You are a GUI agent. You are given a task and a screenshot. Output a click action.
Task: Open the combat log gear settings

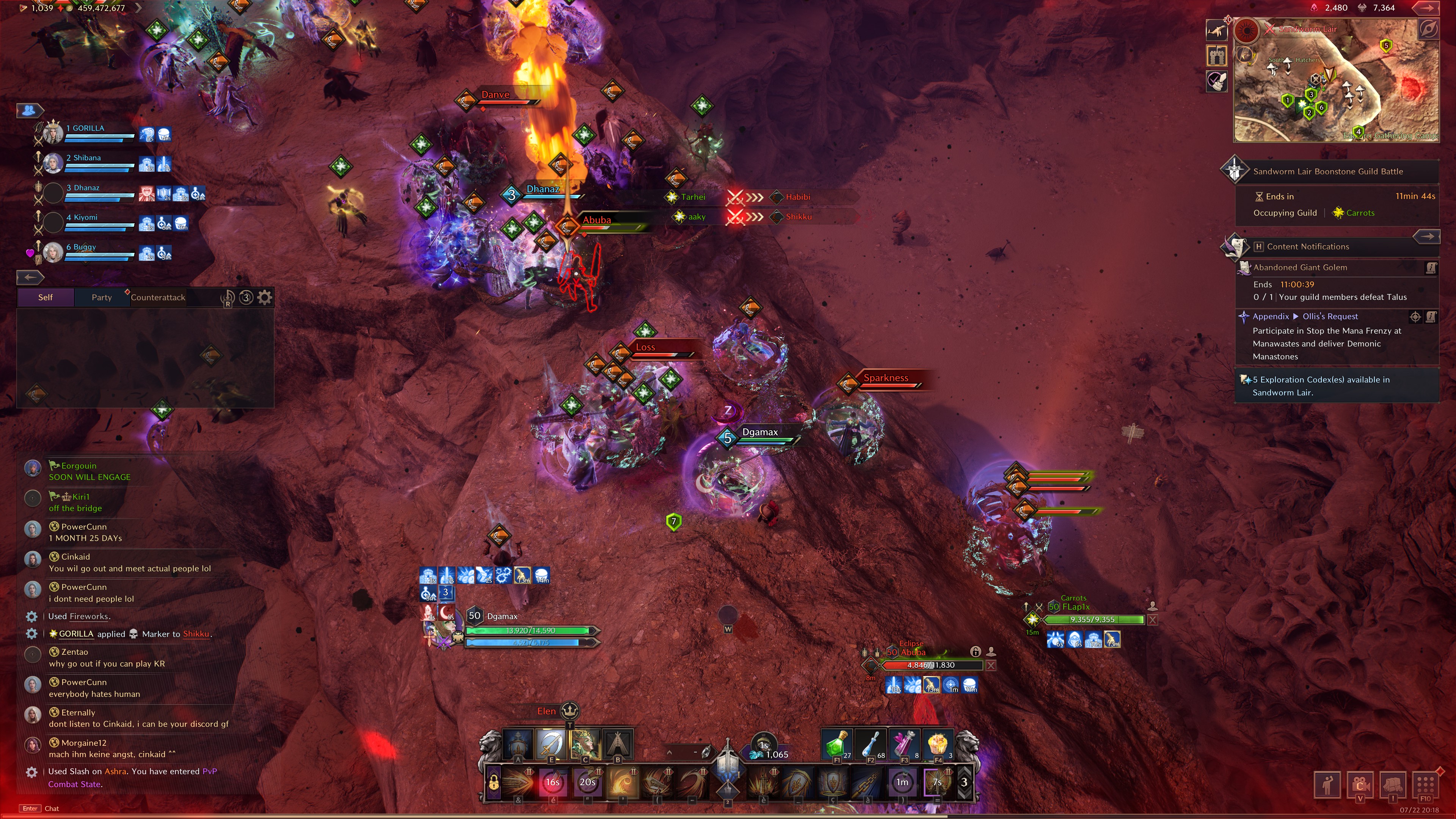[265, 297]
